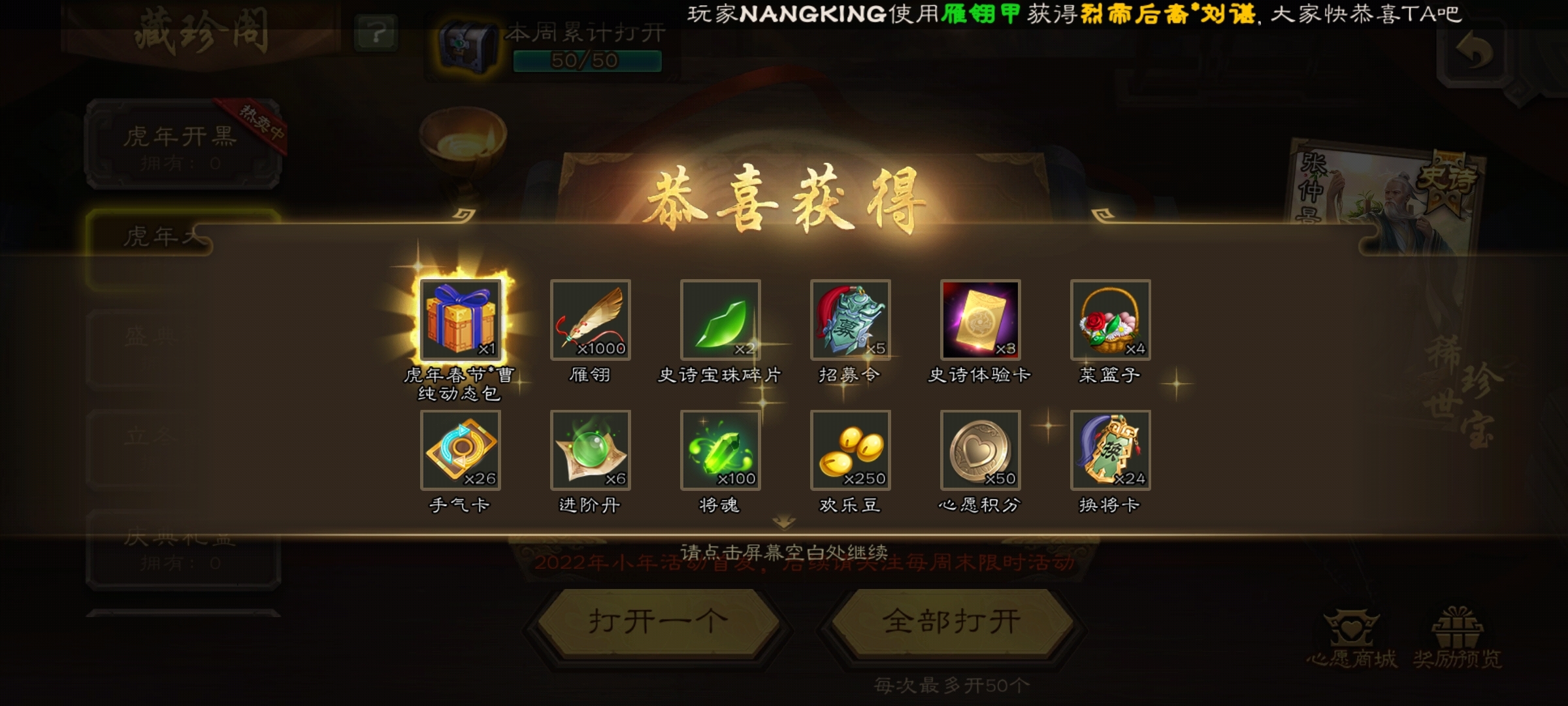Select the 菜篮子 flower basket icon
Viewport: 1568px width, 706px height.
1110,321
